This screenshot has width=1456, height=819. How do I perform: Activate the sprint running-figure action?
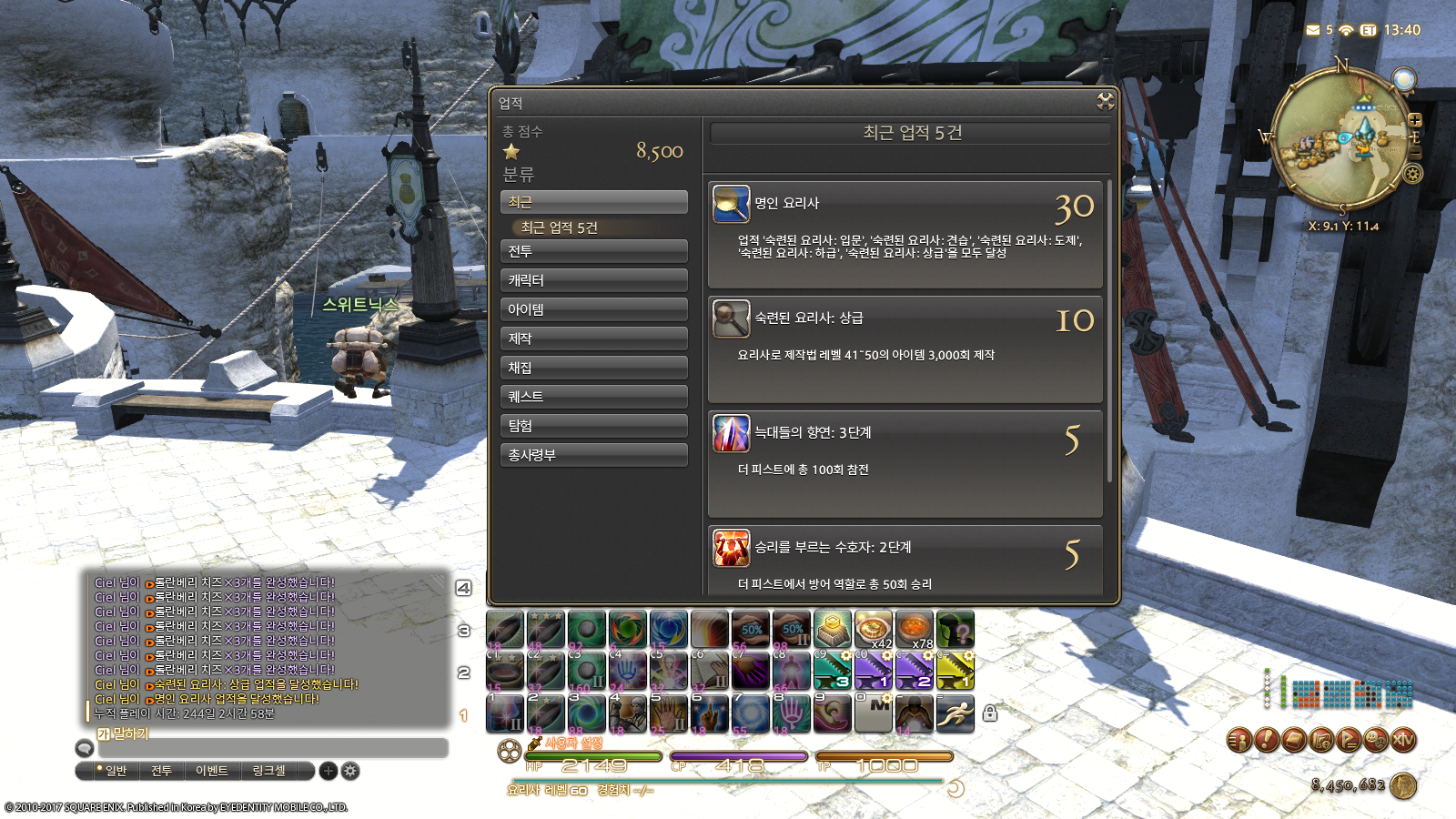click(955, 713)
